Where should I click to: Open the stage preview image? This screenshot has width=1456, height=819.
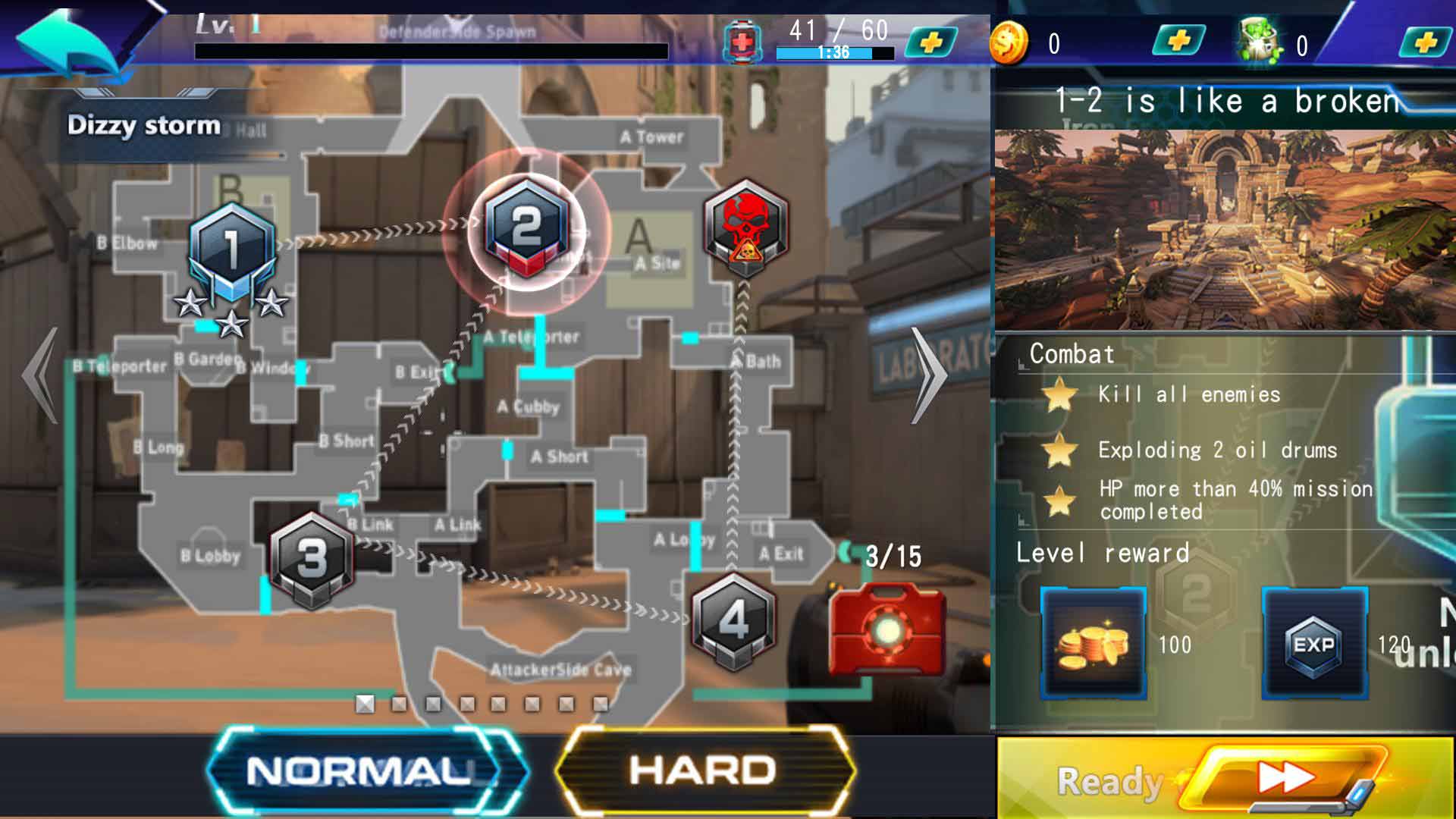point(1224,230)
